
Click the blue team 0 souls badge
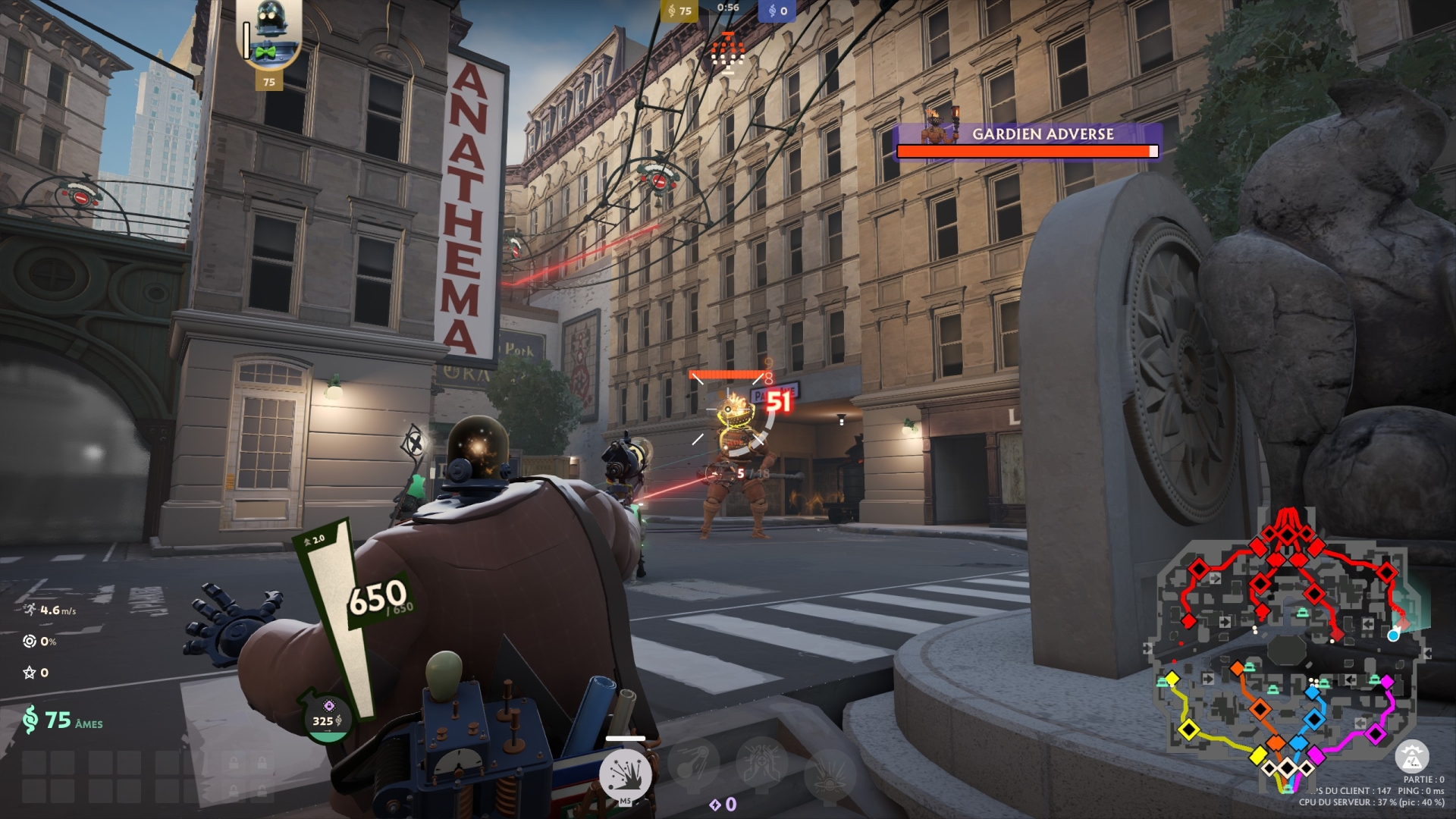(x=777, y=11)
